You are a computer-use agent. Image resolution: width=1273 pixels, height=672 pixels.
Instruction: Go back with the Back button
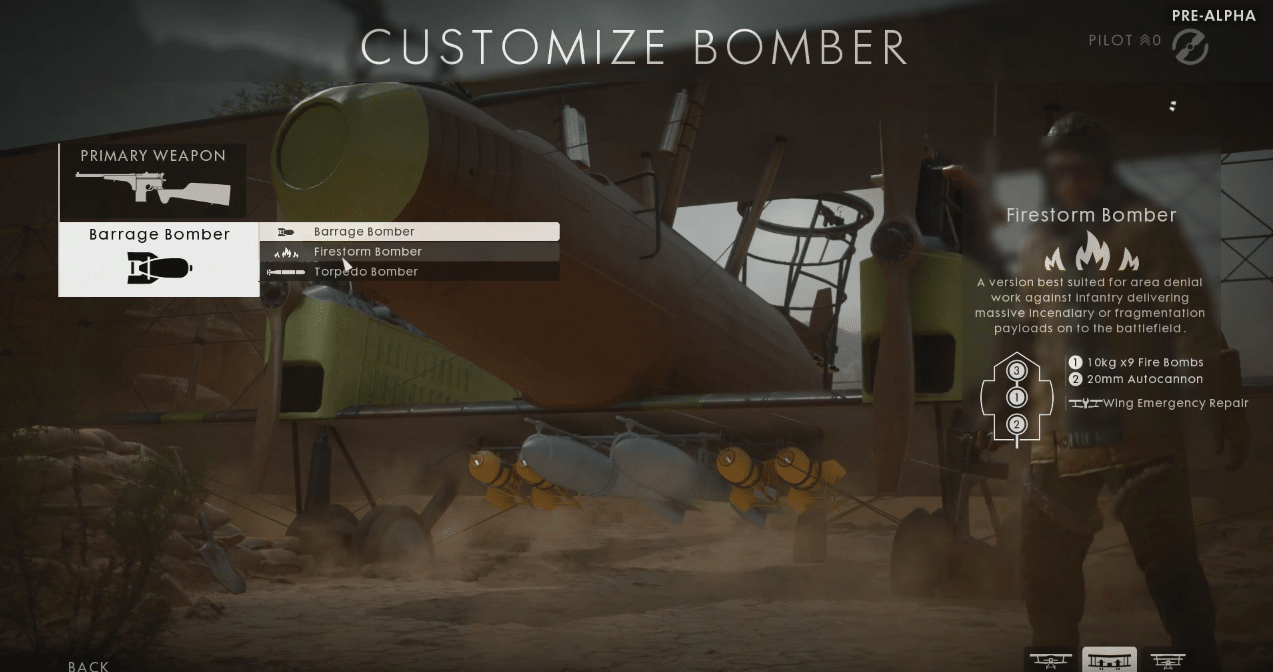point(89,665)
